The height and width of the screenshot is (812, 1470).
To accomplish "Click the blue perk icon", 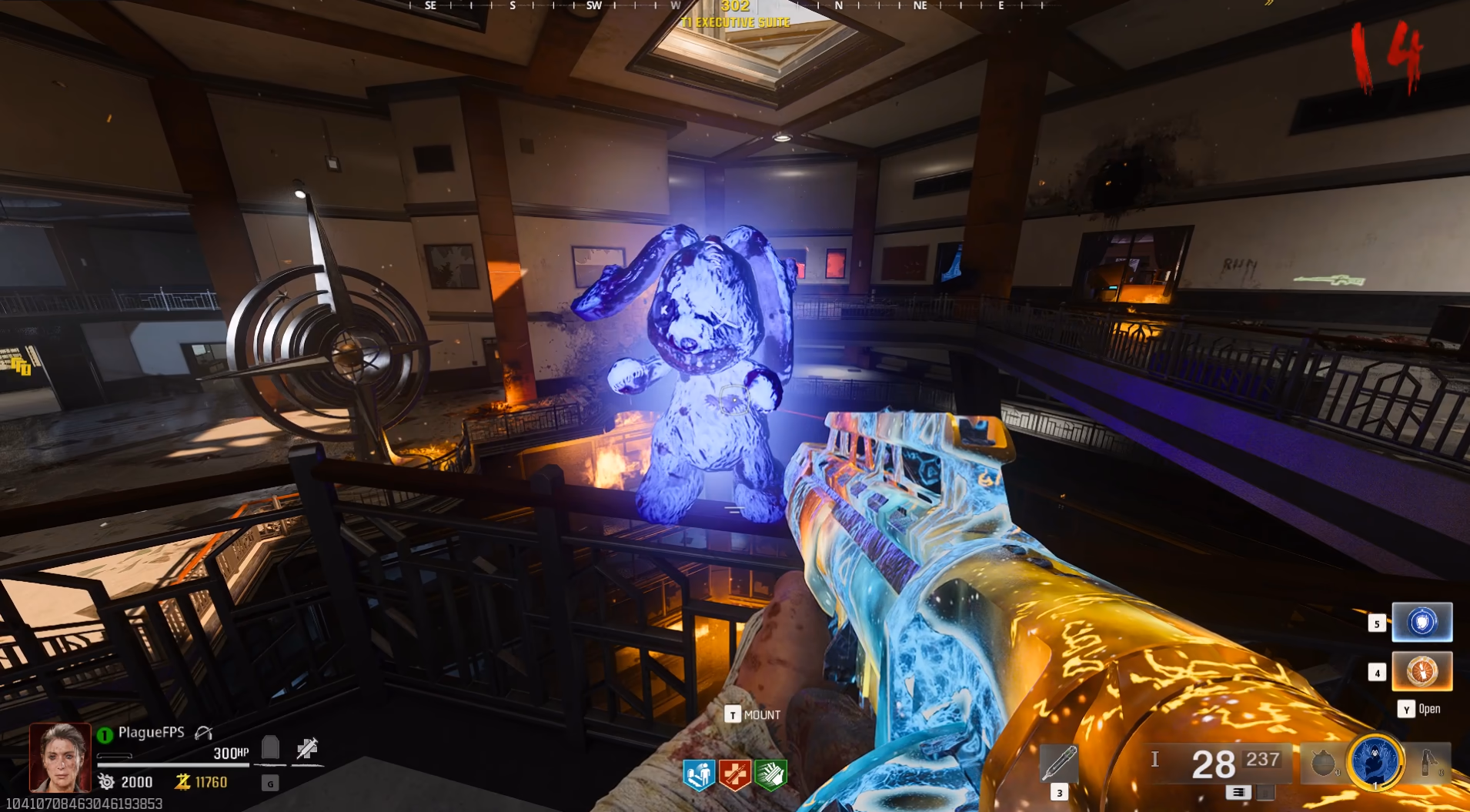I will click(x=699, y=775).
